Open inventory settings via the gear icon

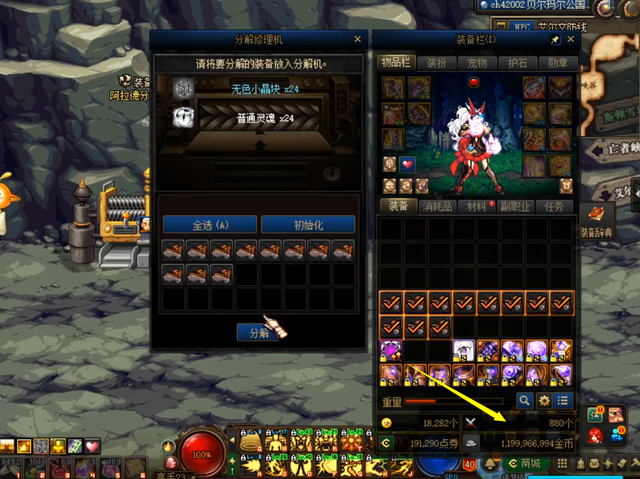[x=544, y=400]
